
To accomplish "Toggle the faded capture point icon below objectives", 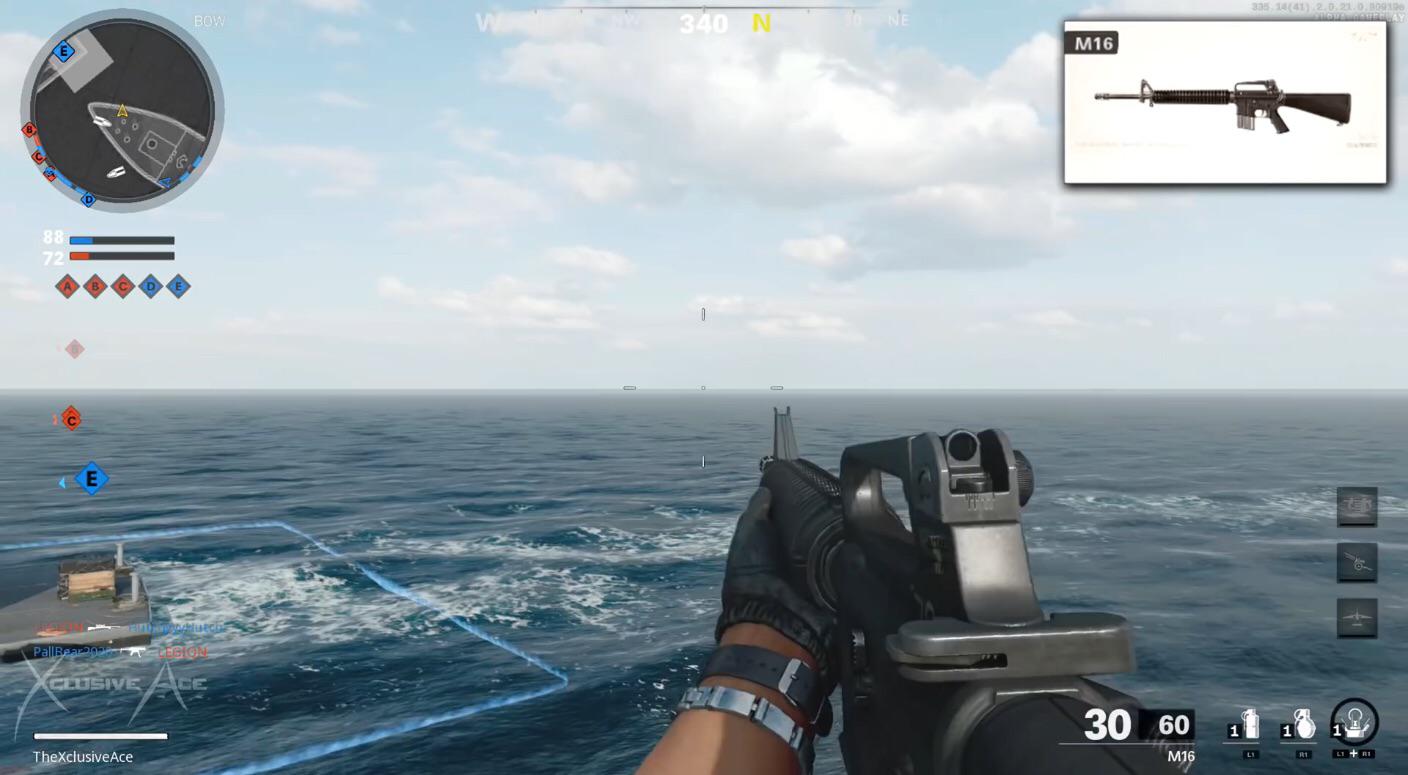I will click(74, 348).
